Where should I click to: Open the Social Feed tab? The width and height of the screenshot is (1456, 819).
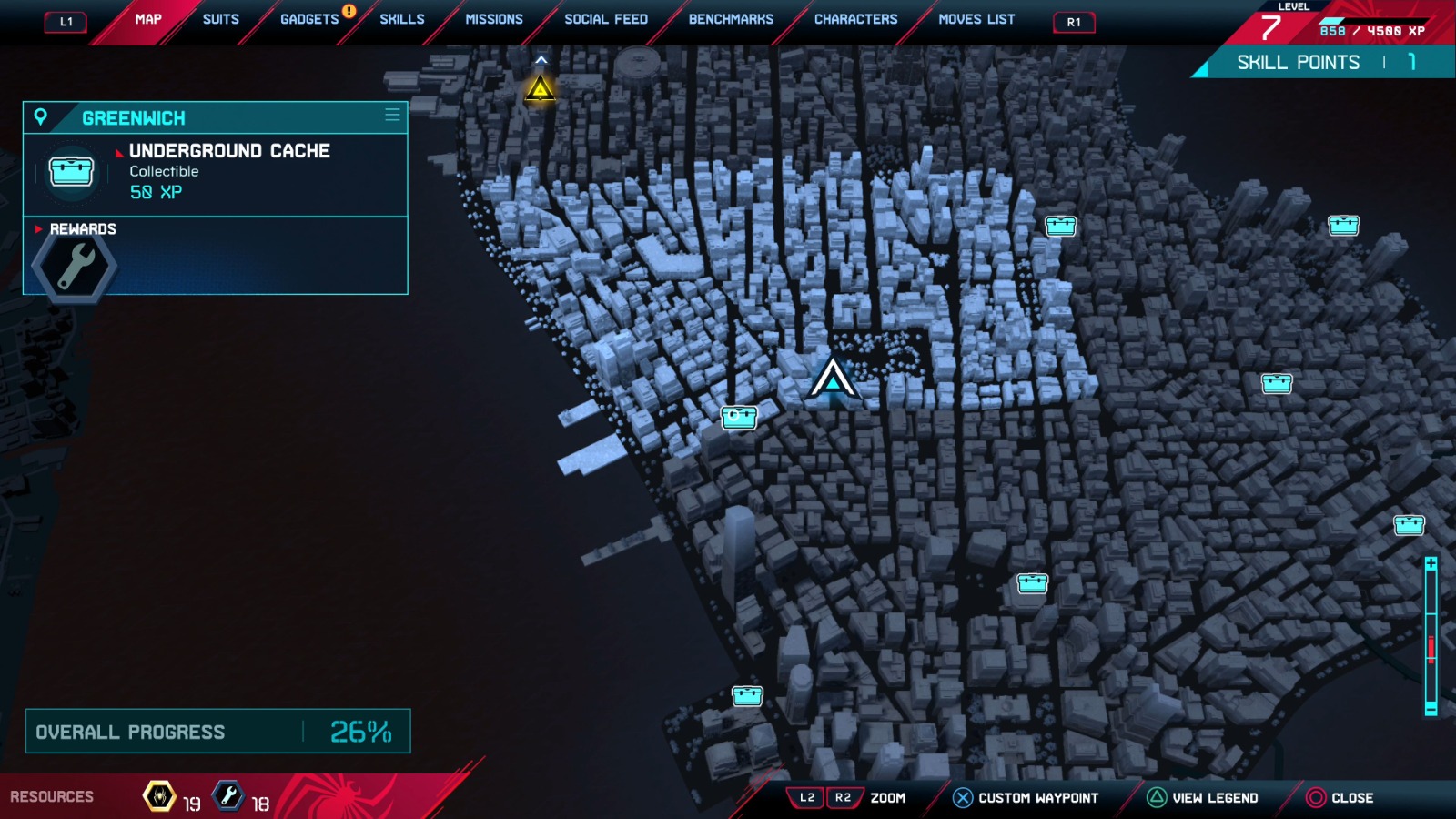(x=606, y=19)
